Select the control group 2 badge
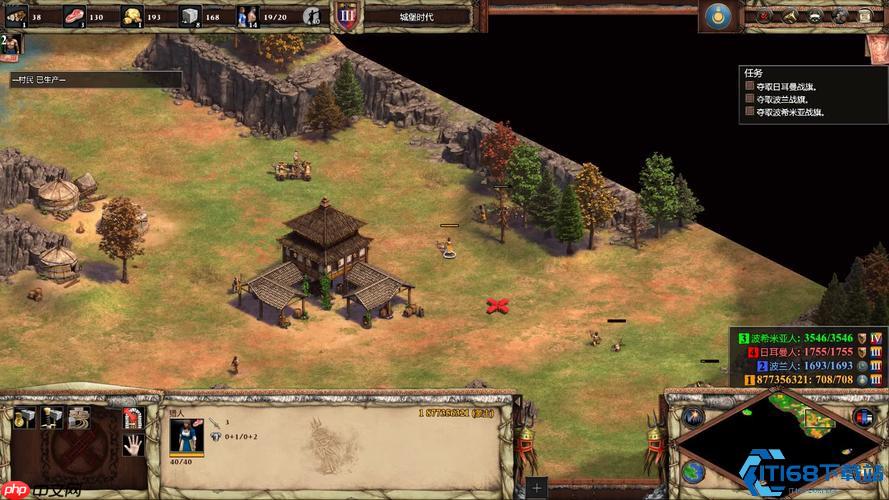Screen dimensions: 889x500 [x=9, y=44]
